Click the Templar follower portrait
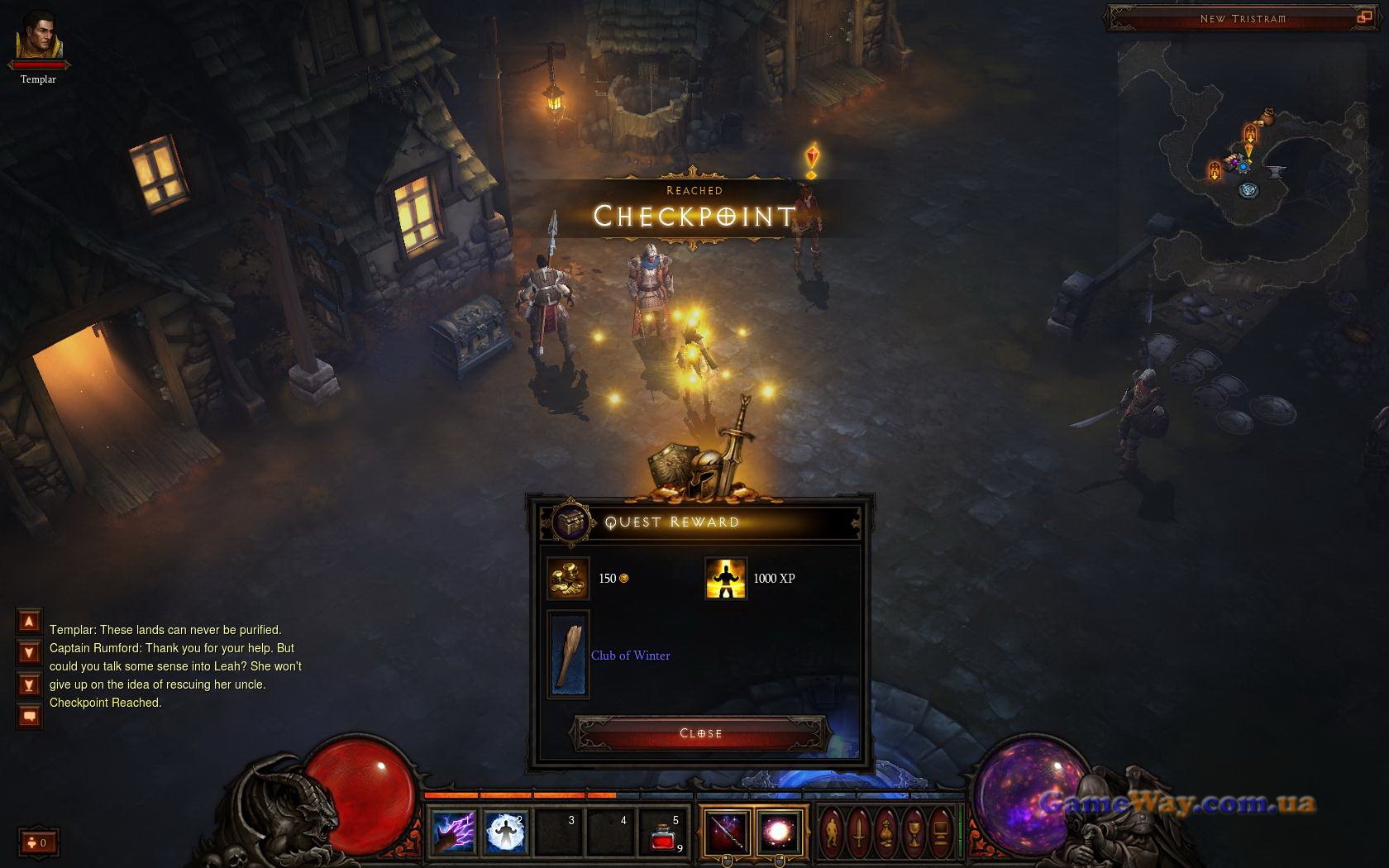 click(x=39, y=37)
